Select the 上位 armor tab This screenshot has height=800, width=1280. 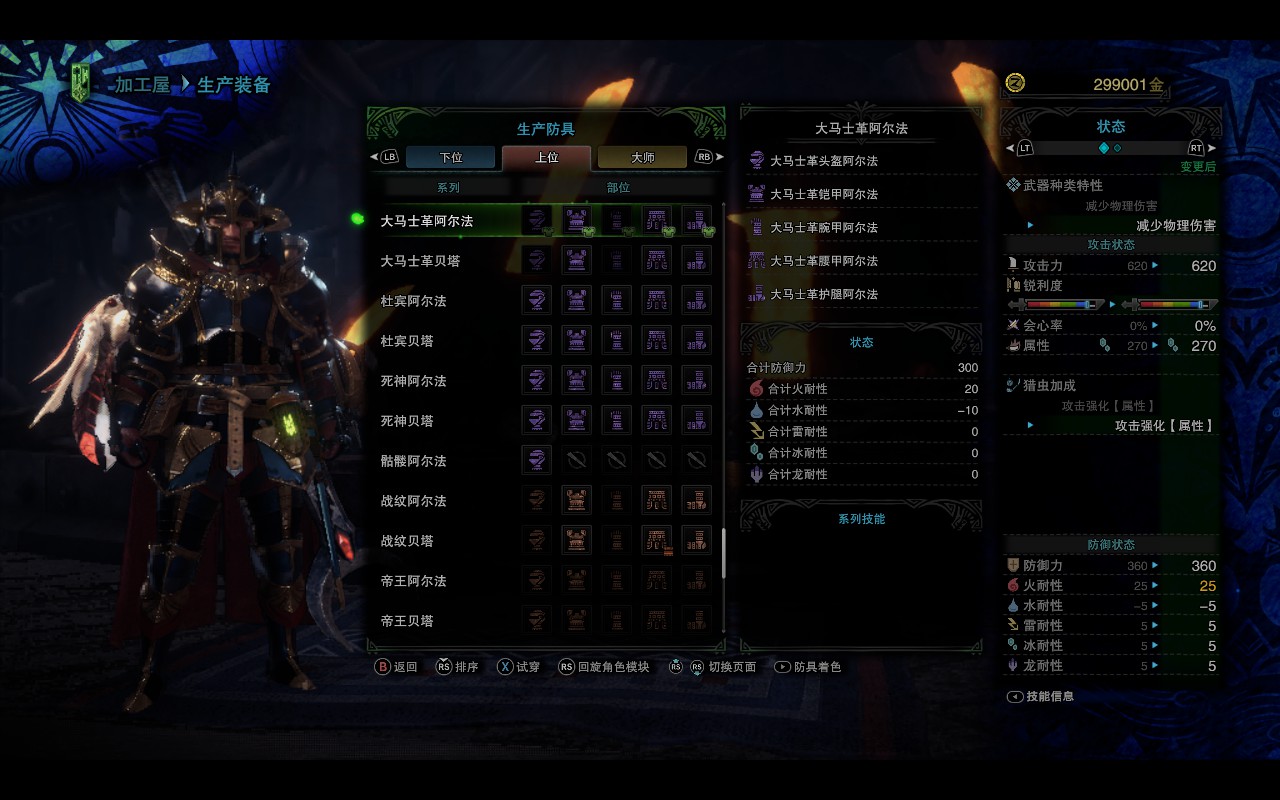point(546,157)
